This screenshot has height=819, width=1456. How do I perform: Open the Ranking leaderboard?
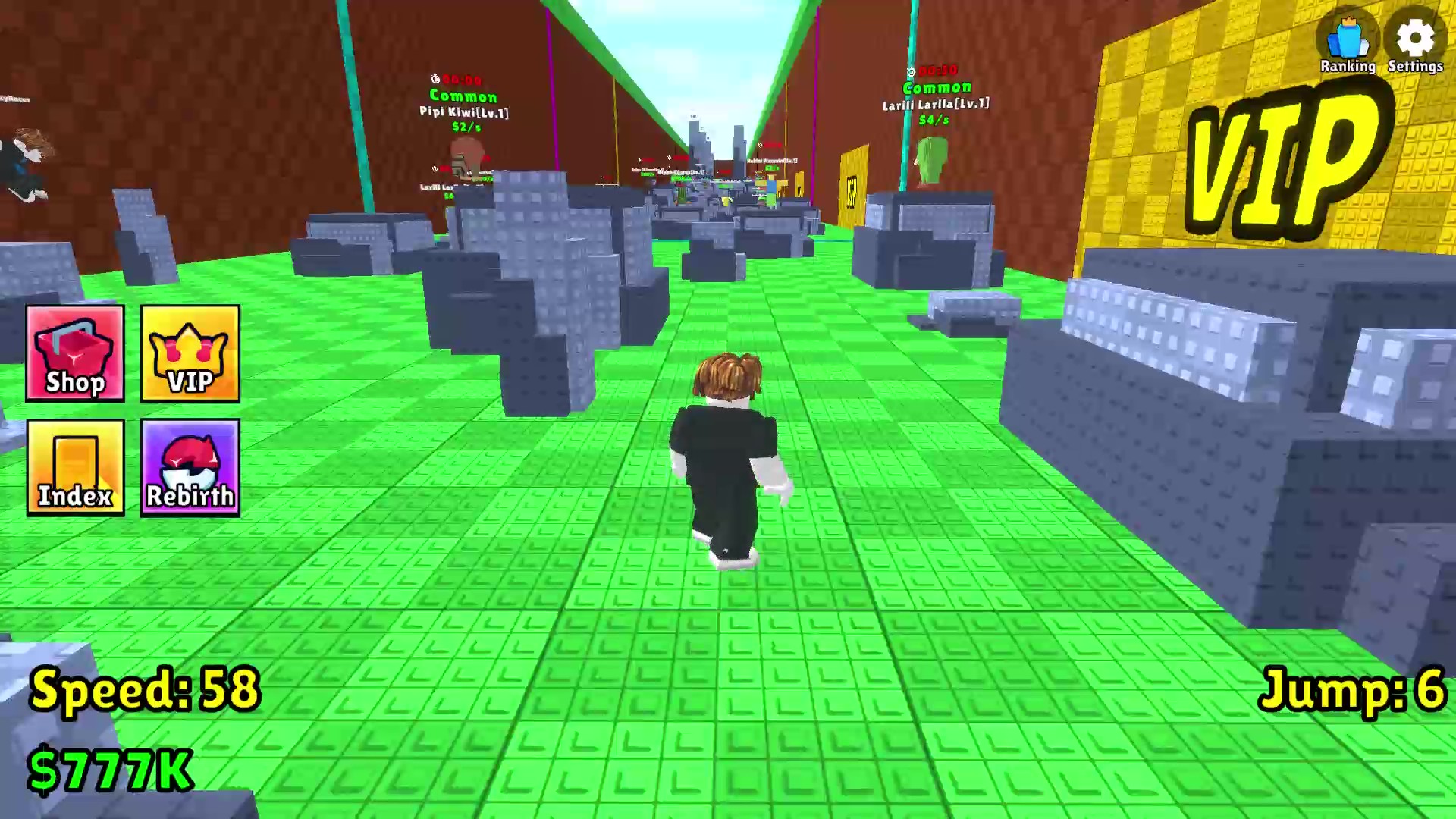pyautogui.click(x=1348, y=42)
